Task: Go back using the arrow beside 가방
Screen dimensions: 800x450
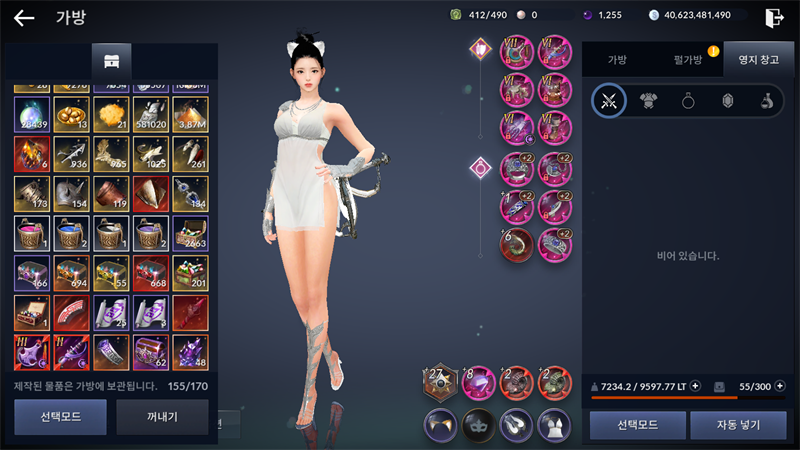Action: tap(24, 17)
